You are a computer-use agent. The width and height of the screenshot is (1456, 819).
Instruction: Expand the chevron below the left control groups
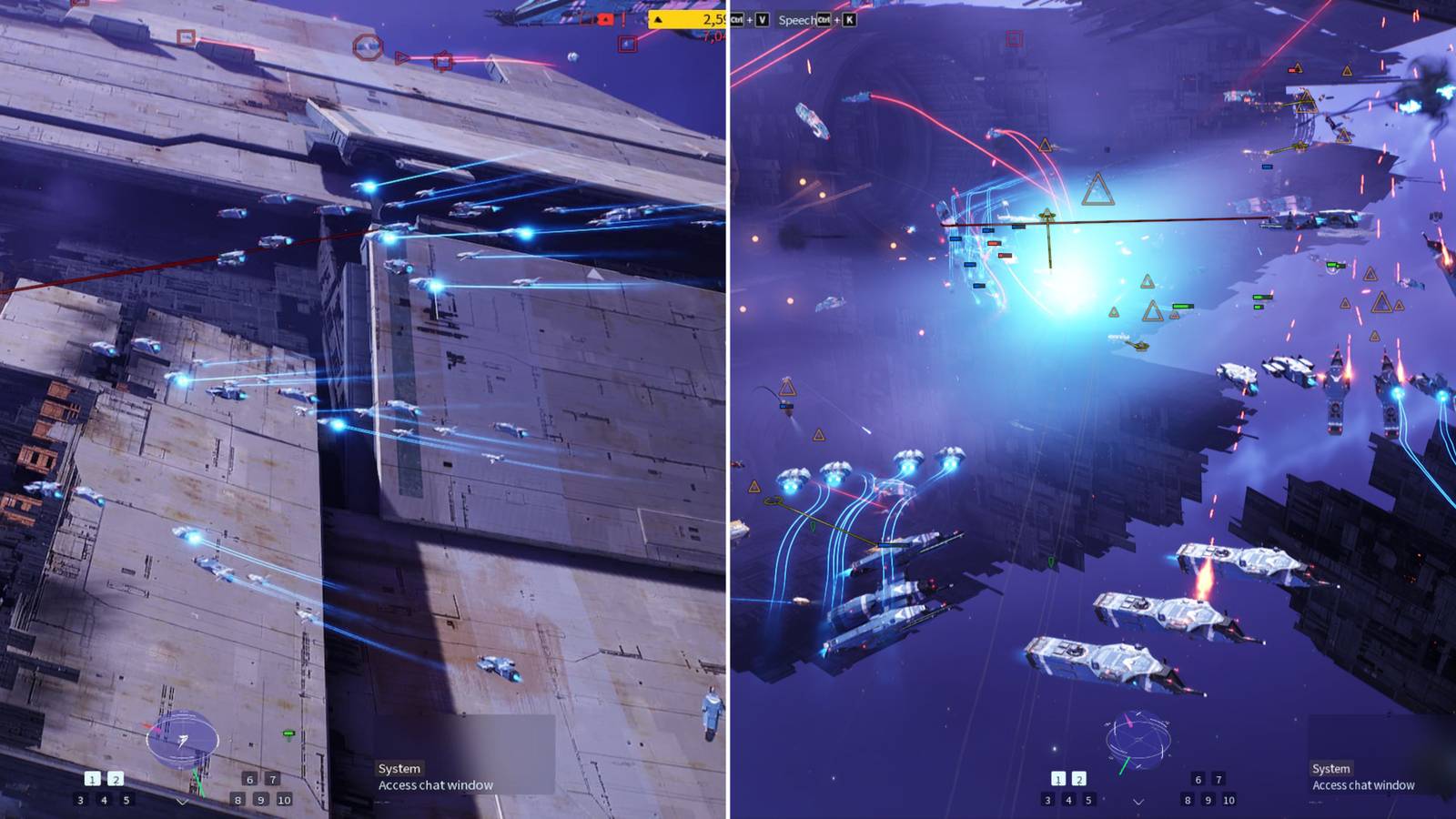tap(182, 802)
